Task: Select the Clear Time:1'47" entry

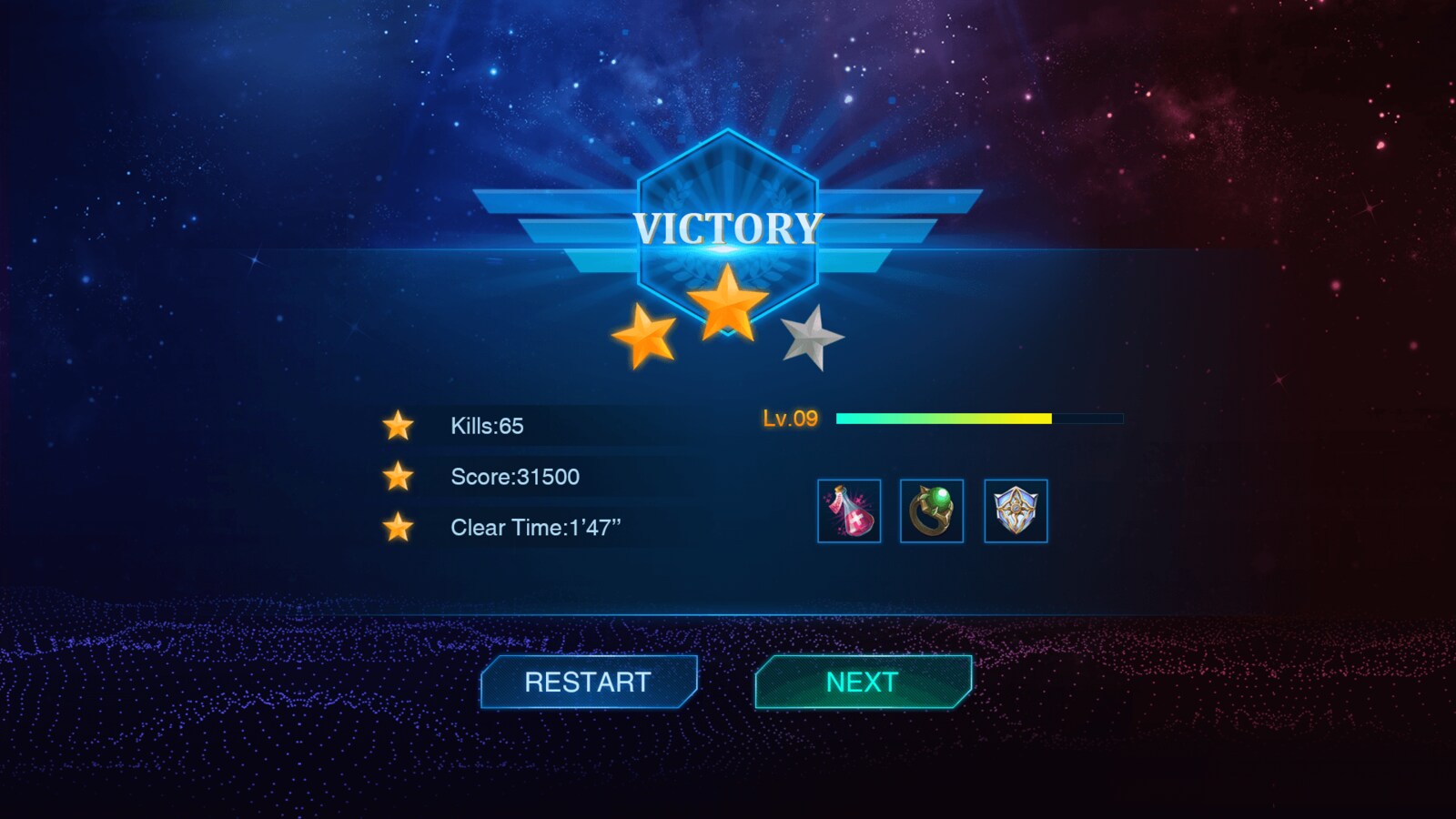Action: click(x=535, y=527)
